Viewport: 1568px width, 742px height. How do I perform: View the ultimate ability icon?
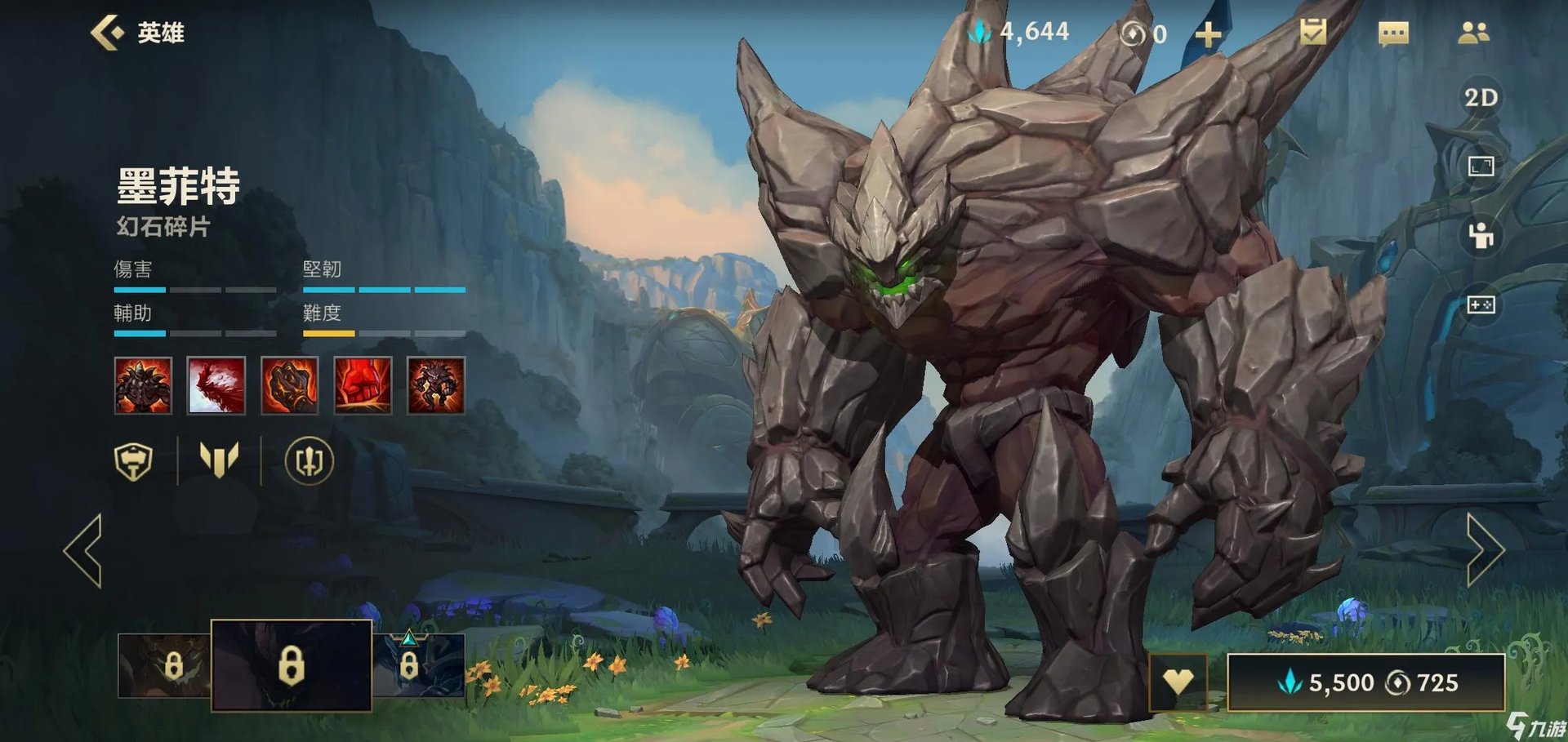point(436,385)
